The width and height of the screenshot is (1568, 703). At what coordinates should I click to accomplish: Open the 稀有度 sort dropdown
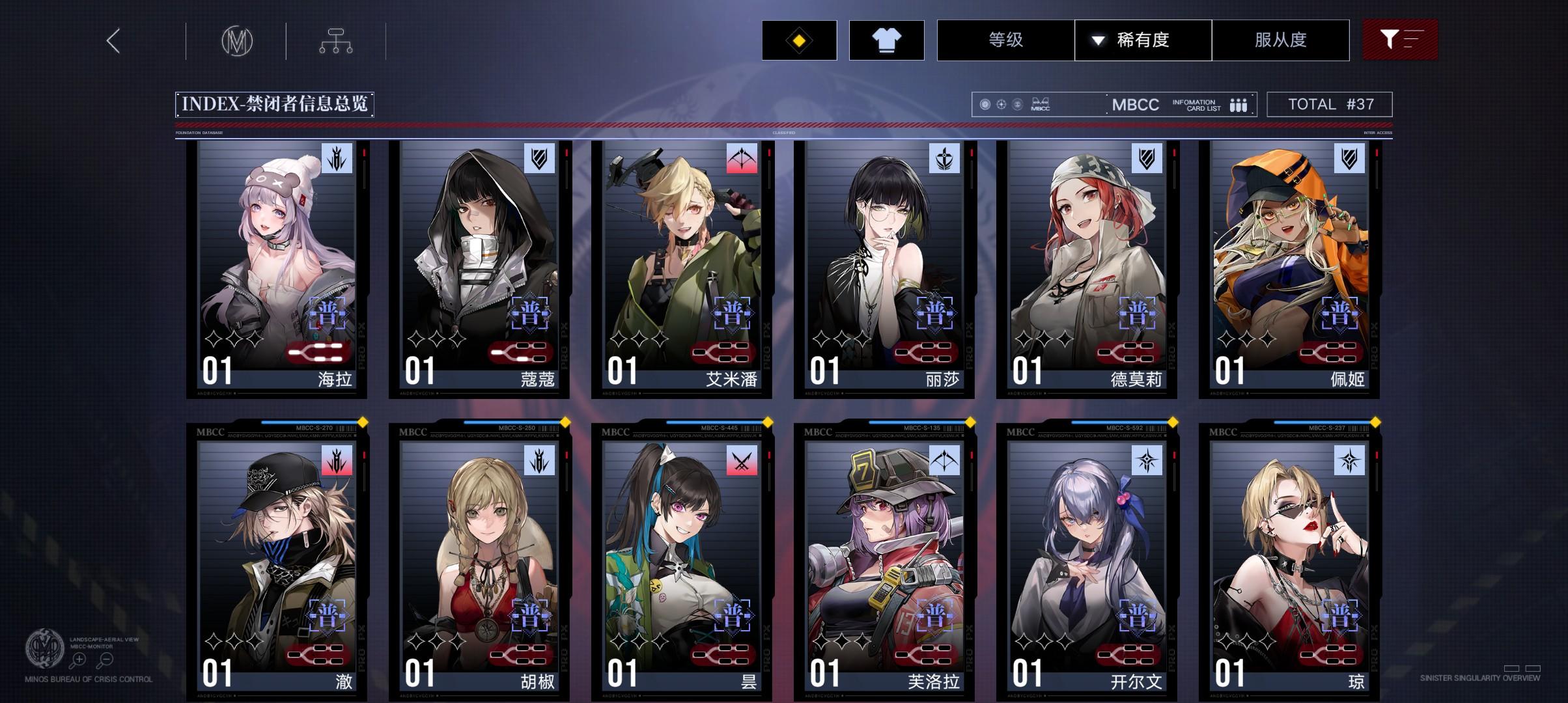(1141, 40)
